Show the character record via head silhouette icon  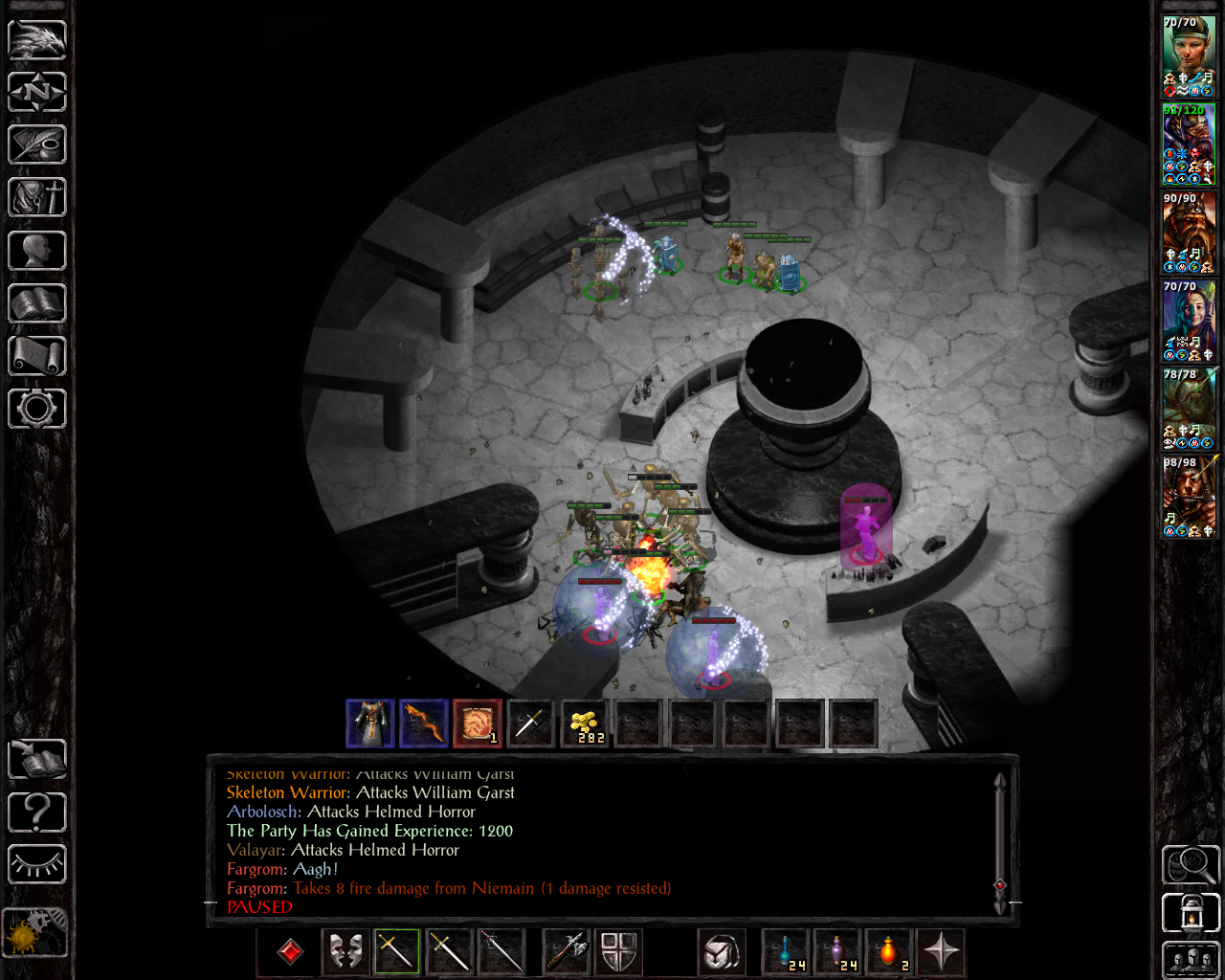tap(37, 251)
